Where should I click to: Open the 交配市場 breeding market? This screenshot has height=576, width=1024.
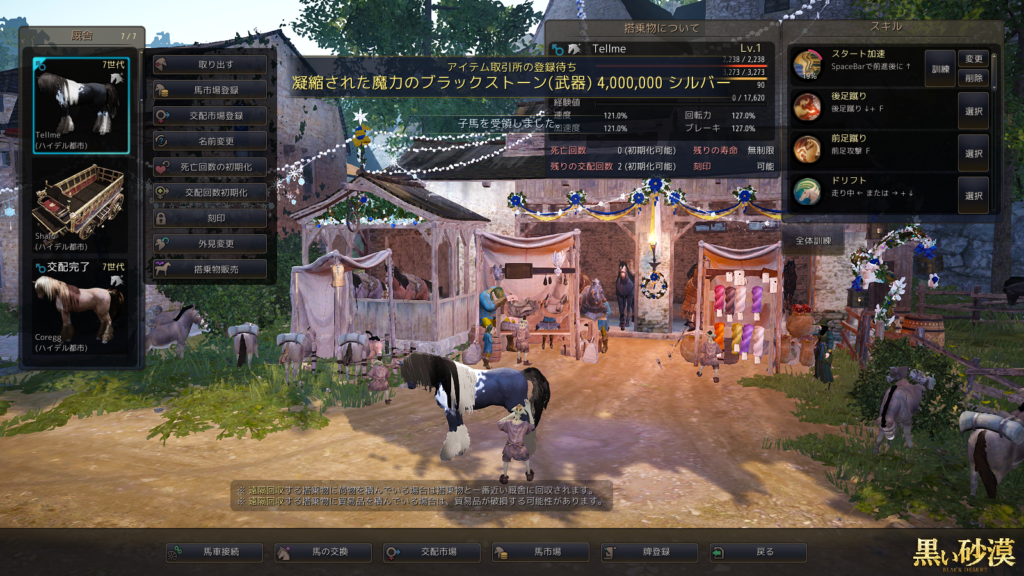coord(431,552)
